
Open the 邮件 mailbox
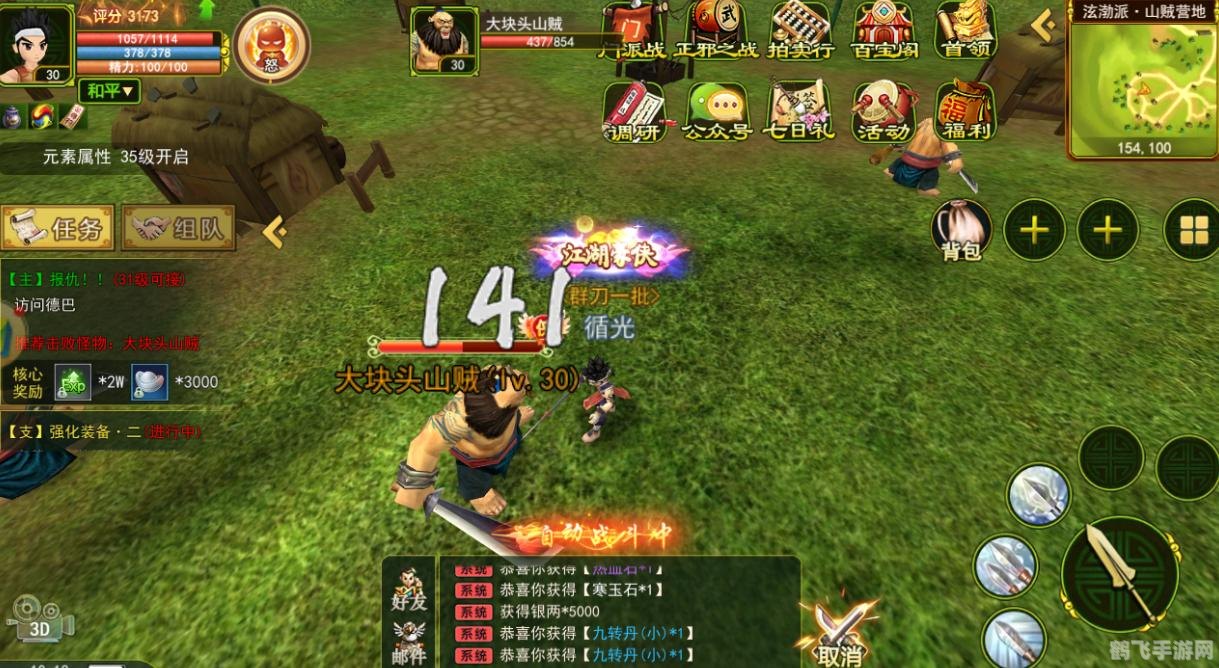coord(409,640)
